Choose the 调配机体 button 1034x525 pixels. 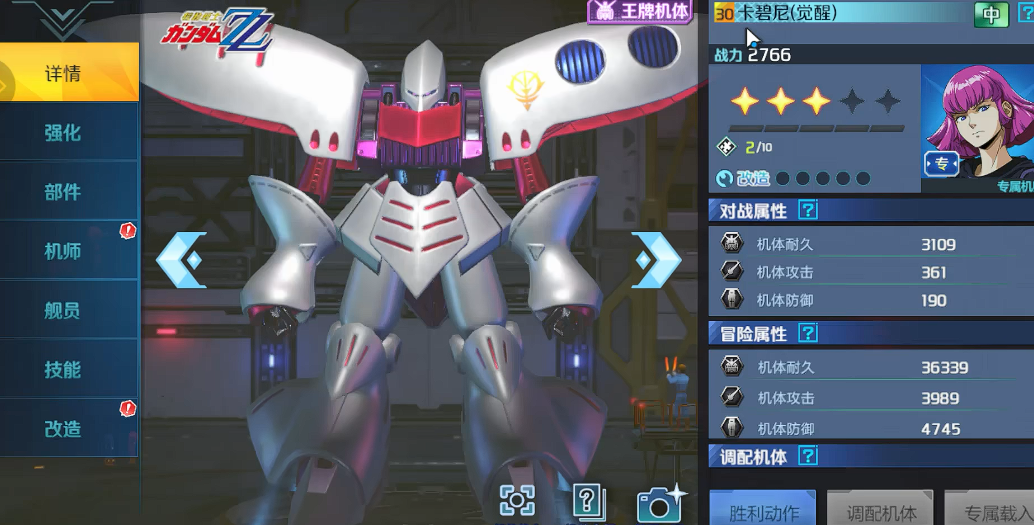point(880,511)
